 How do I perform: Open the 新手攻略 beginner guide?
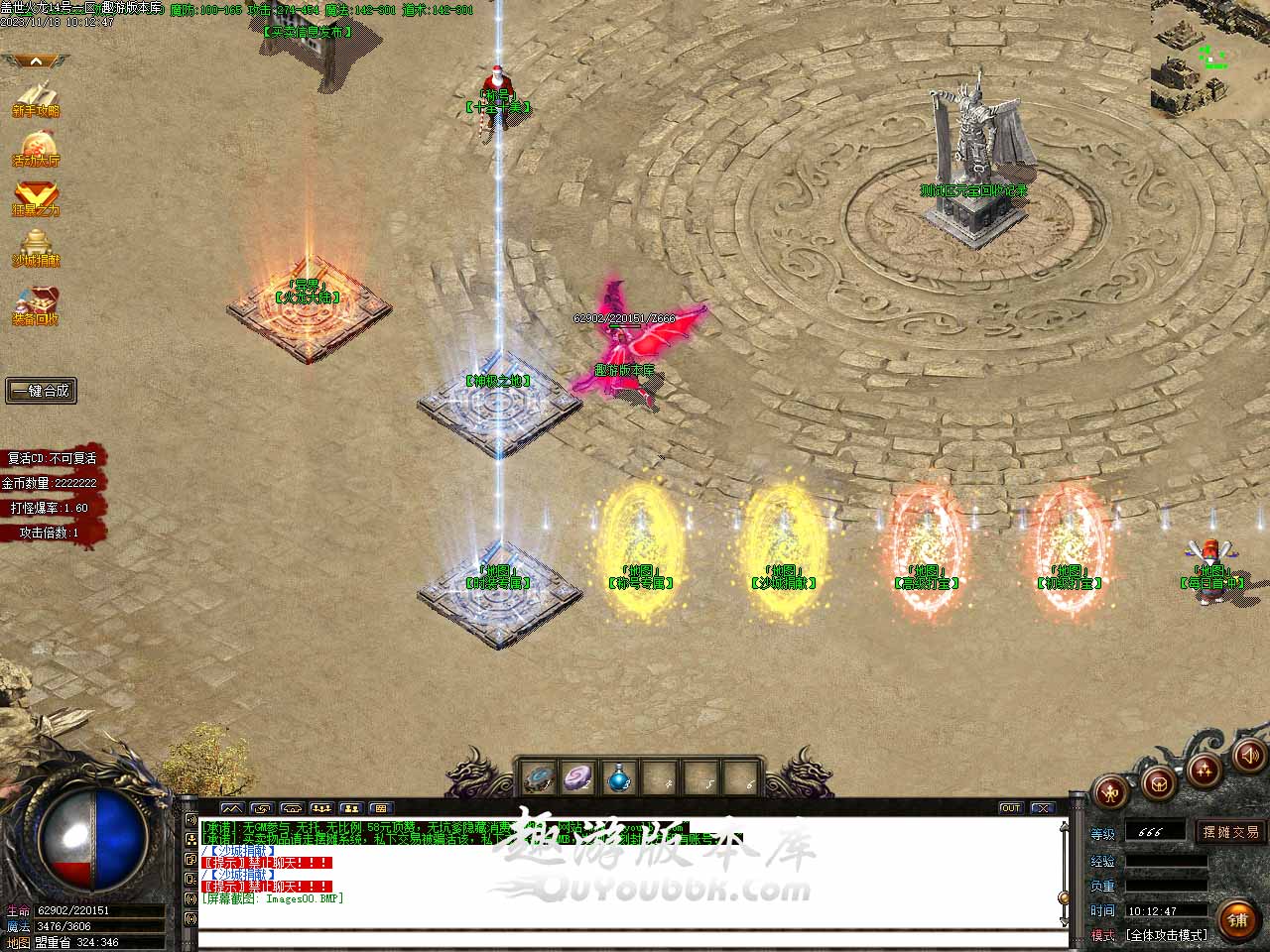(x=36, y=98)
